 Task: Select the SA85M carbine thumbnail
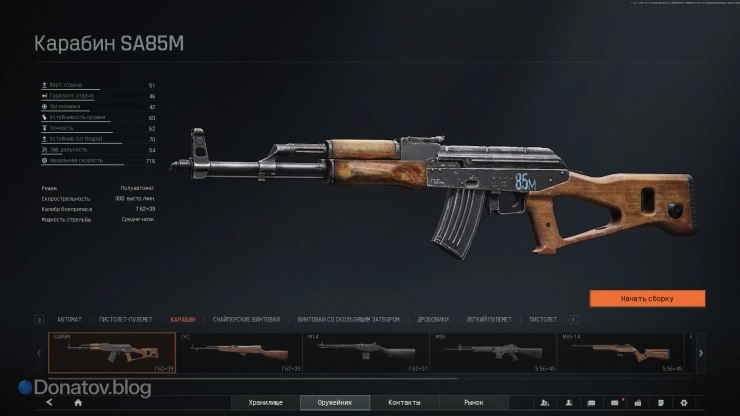pos(98,352)
